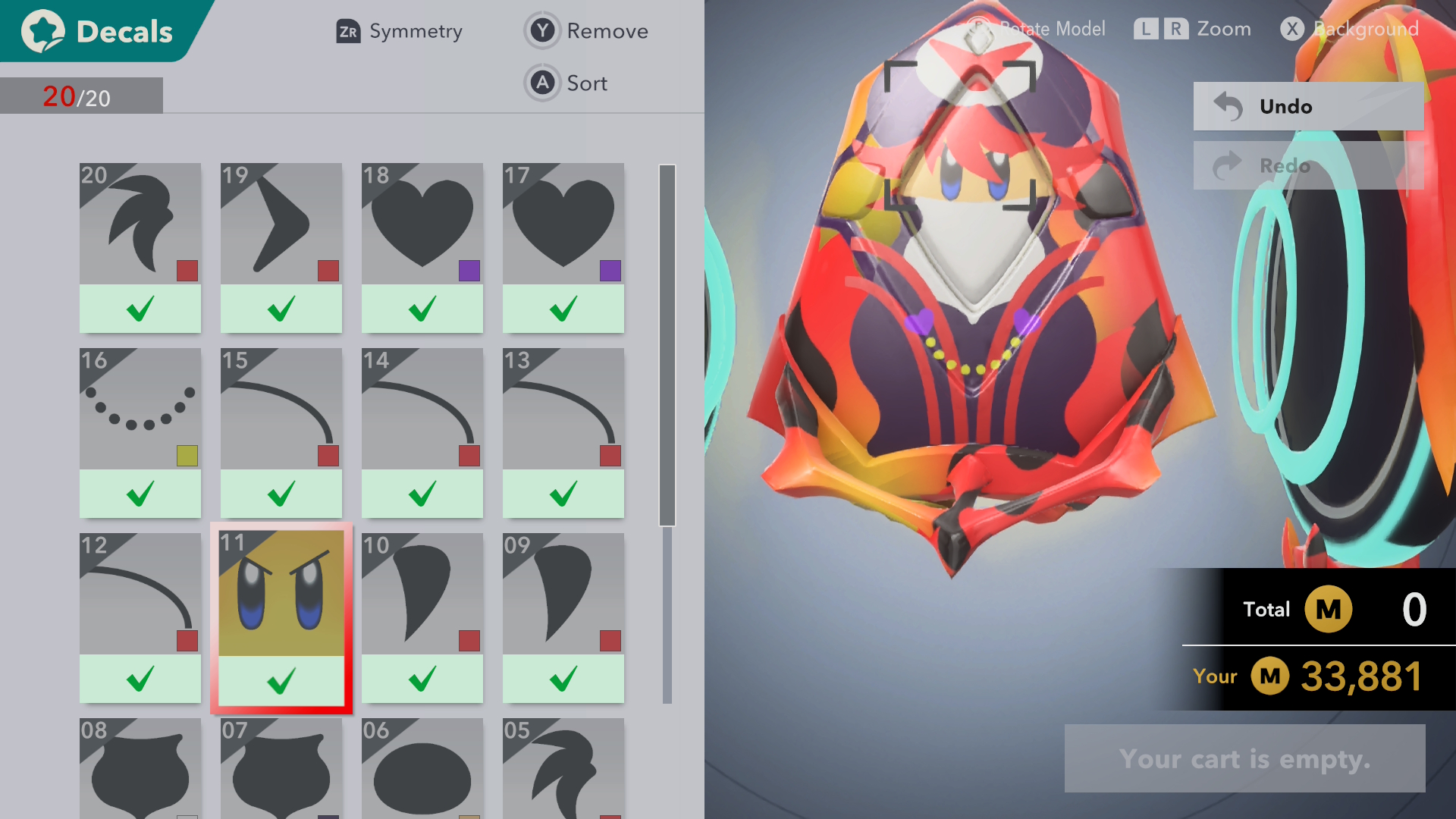Choose decal 05 swoosh tile
This screenshot has height=819, width=1456.
point(563,770)
